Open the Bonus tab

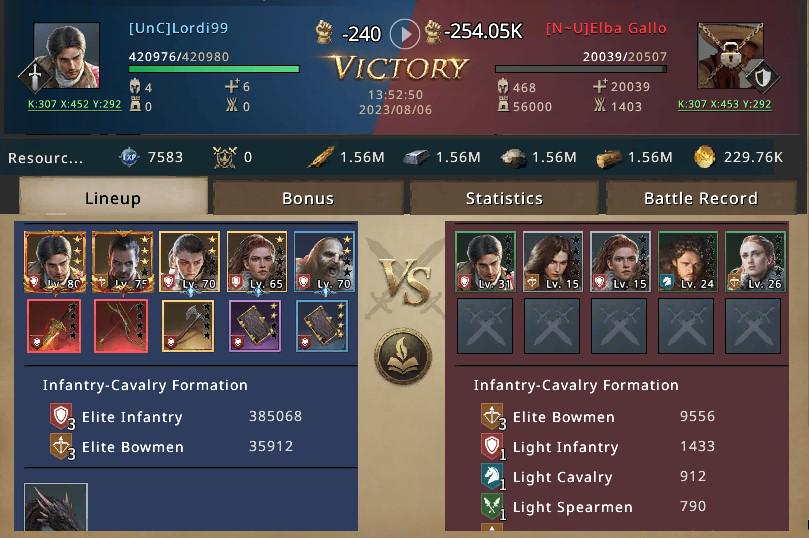click(x=308, y=197)
